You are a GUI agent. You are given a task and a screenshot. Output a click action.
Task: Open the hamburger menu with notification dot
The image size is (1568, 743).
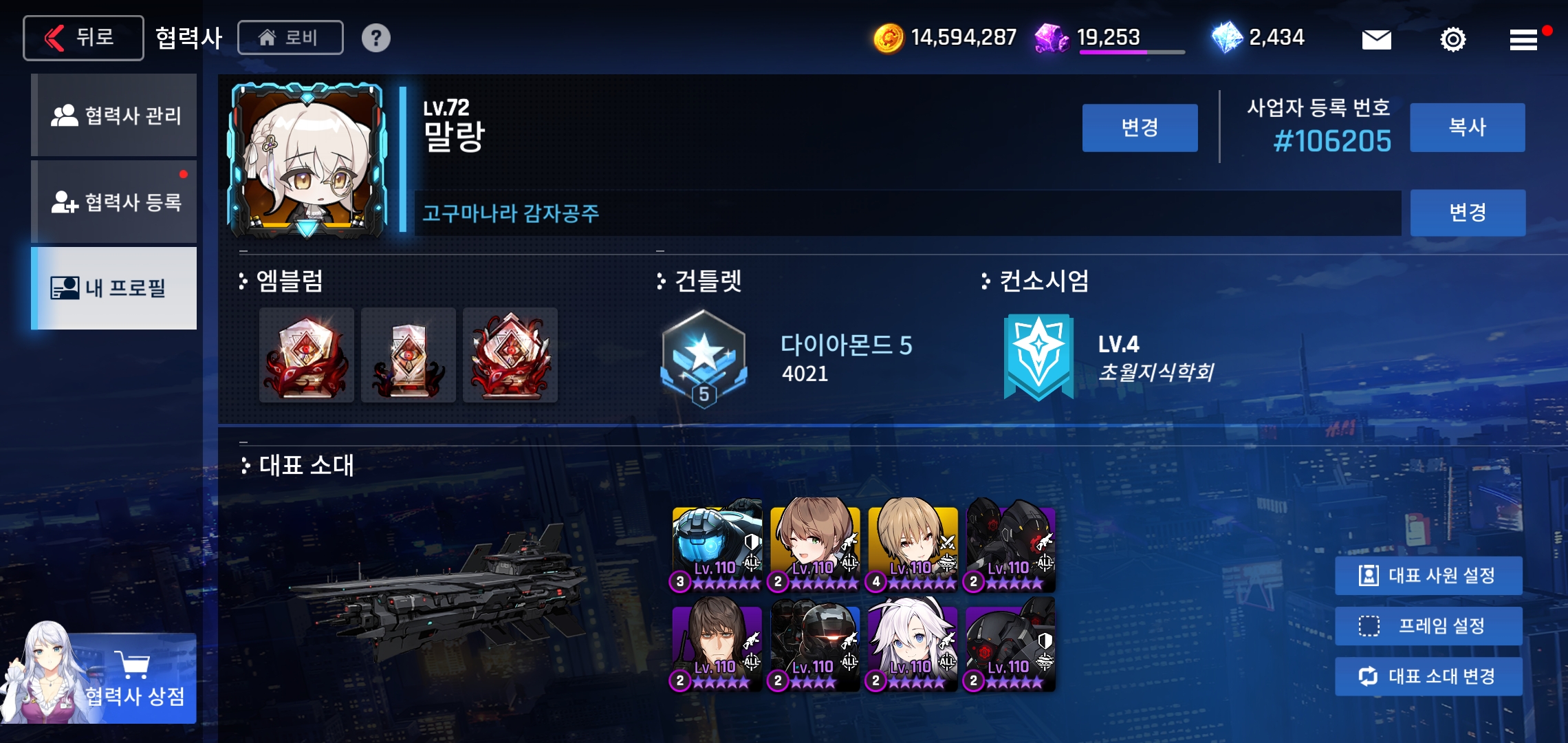(x=1525, y=39)
